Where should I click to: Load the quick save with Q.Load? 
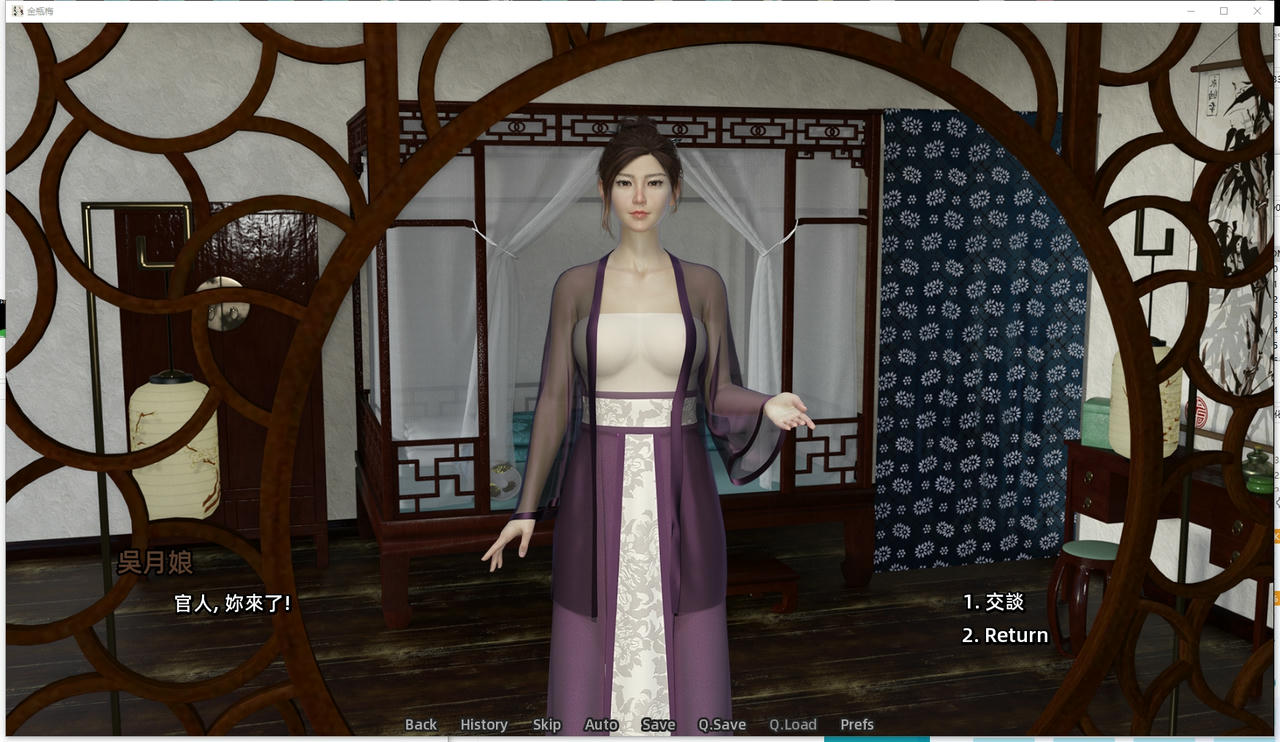[x=793, y=724]
